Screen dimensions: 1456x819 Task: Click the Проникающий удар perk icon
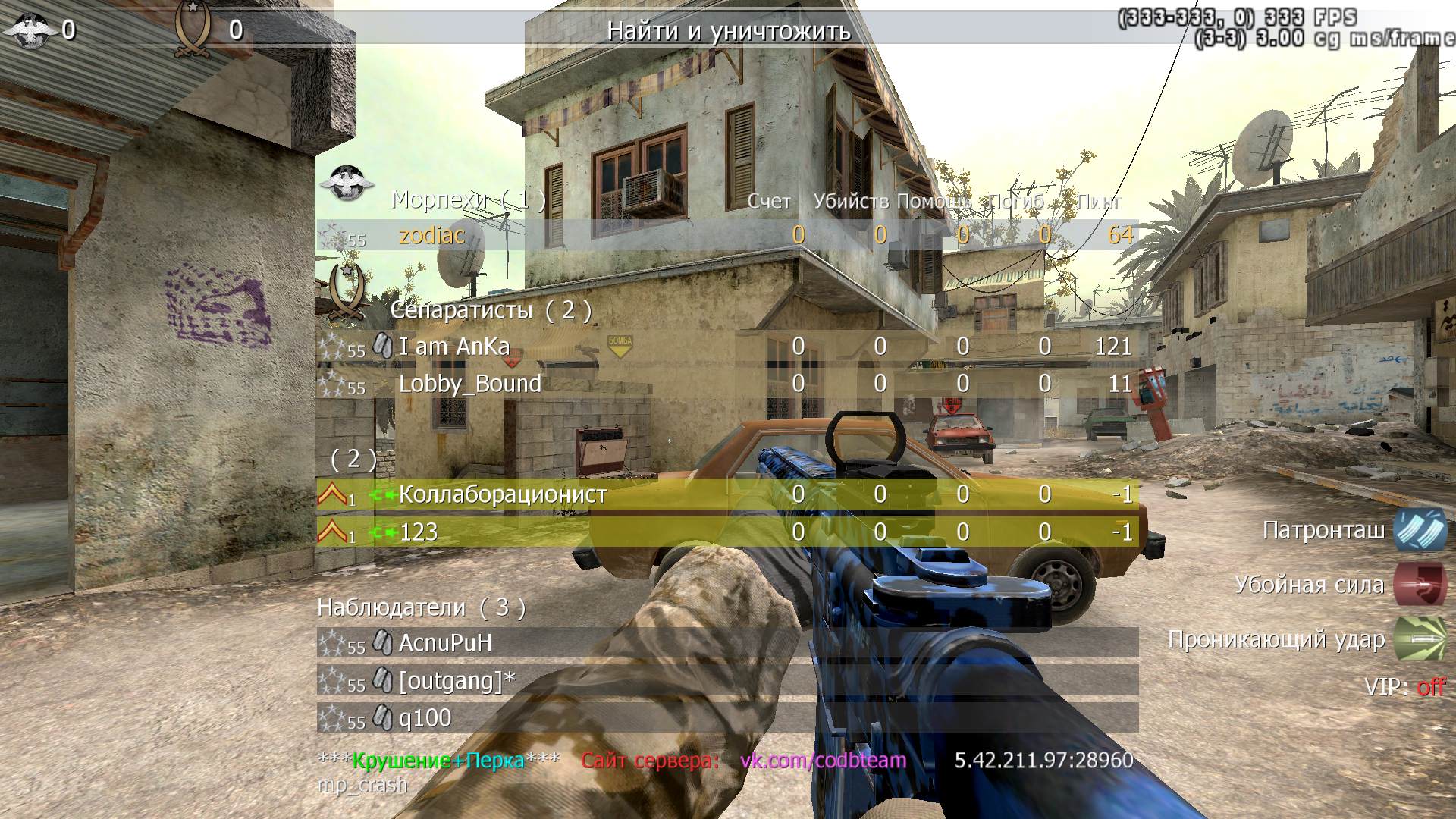1420,639
